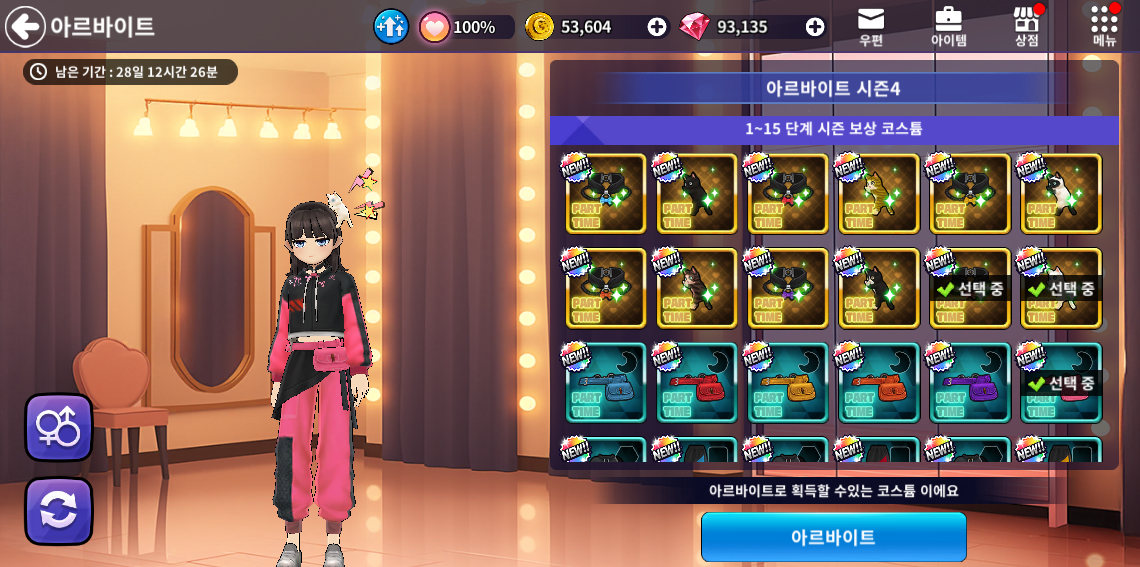Choose the yellow belt bag costume
The height and width of the screenshot is (567, 1140).
(x=788, y=383)
